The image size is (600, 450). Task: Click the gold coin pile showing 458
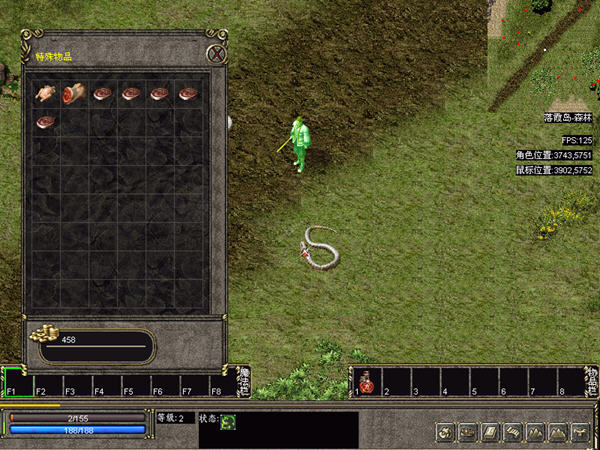click(44, 336)
